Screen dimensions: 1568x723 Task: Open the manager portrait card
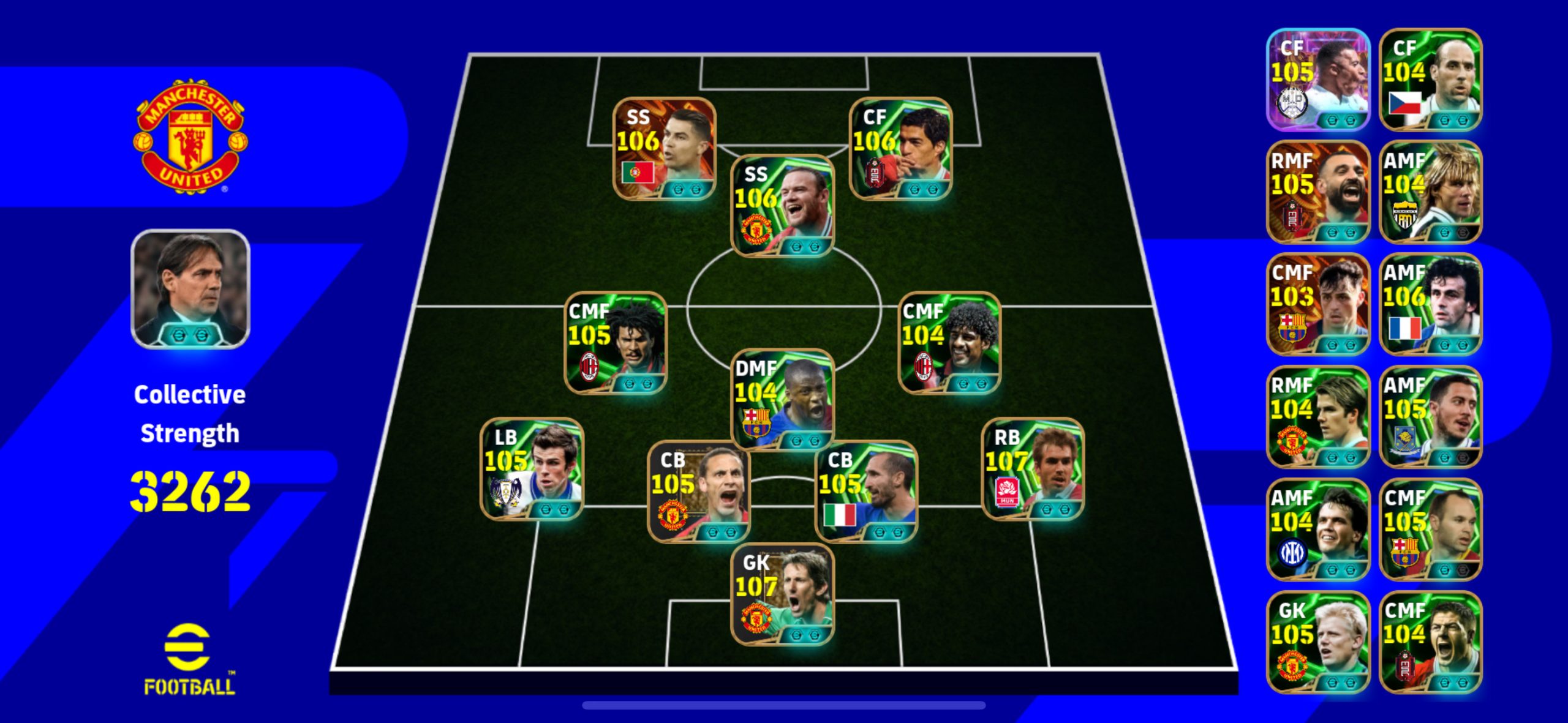pos(190,289)
